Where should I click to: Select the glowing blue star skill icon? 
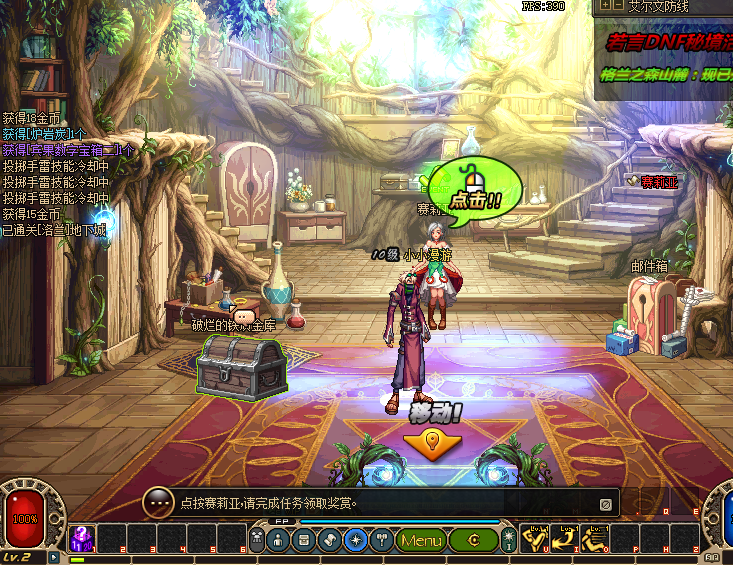355,541
